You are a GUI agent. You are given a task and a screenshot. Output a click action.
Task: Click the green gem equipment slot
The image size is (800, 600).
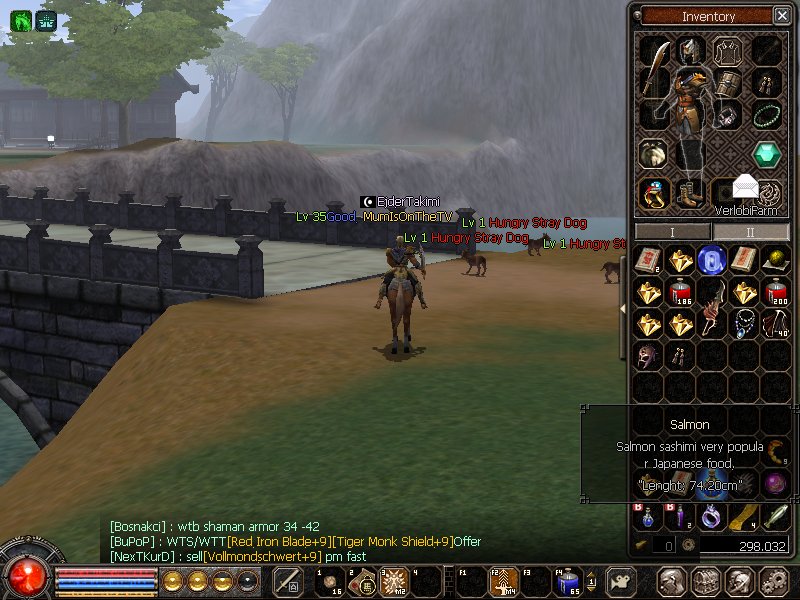coord(767,154)
